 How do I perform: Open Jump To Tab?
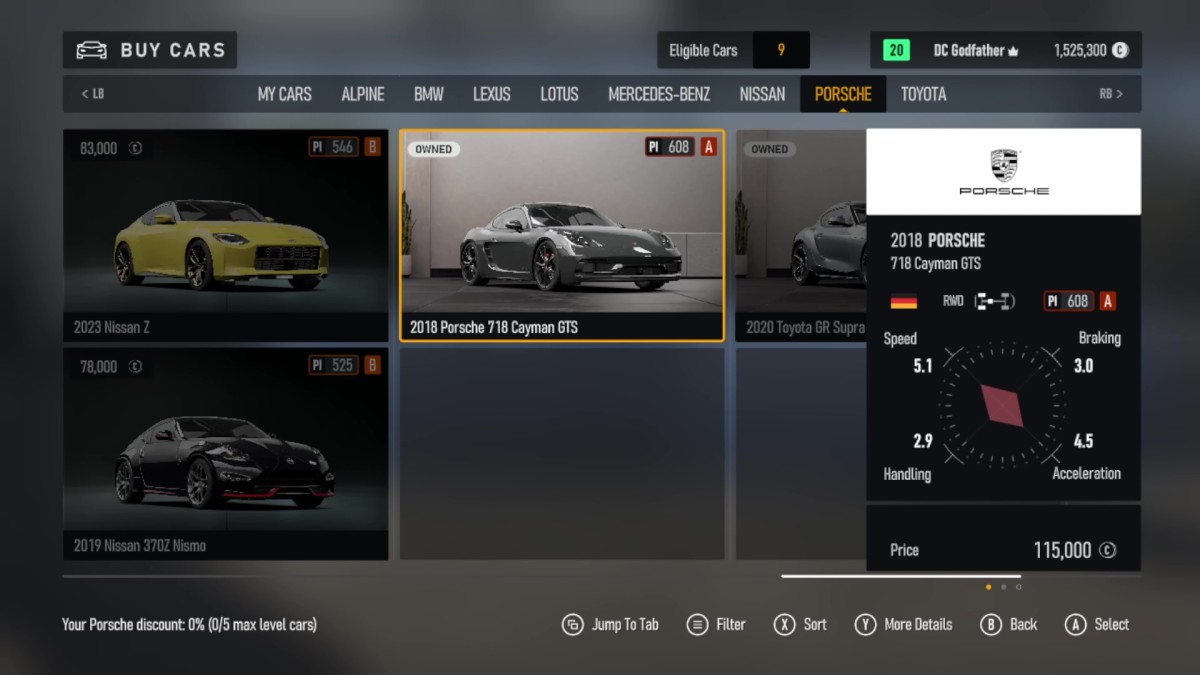[610, 625]
